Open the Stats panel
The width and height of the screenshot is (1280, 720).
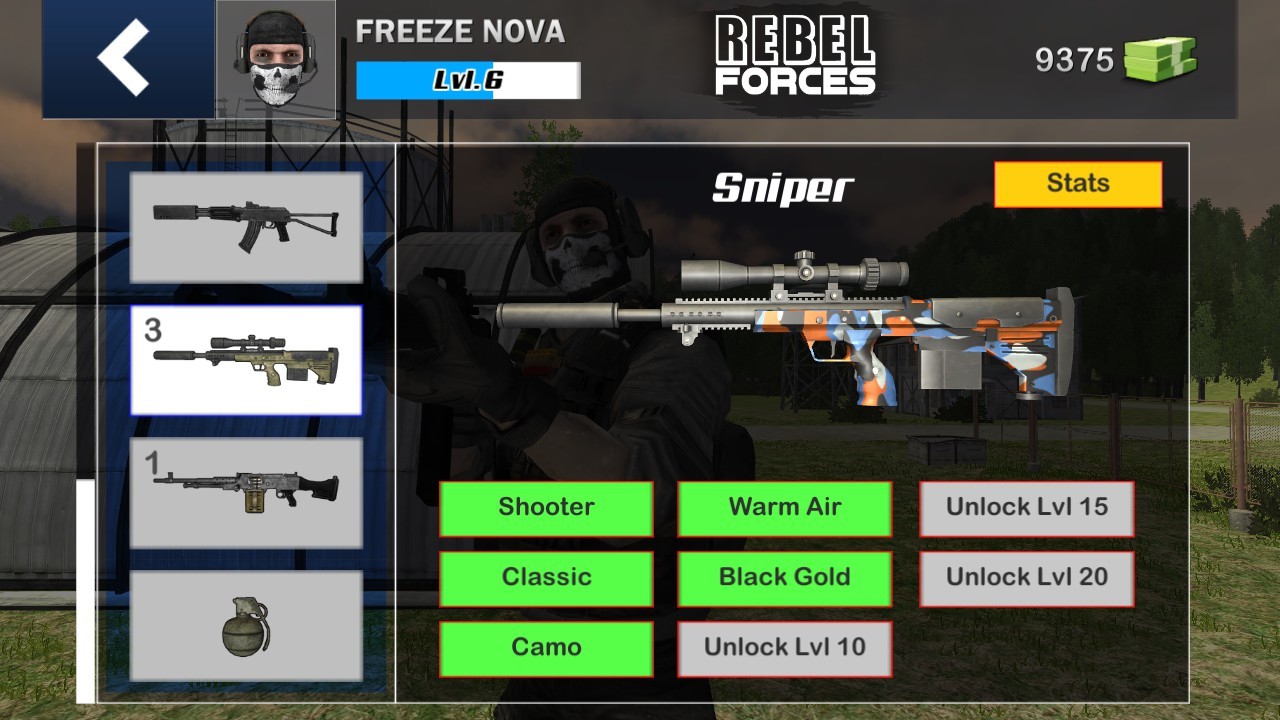(1079, 183)
